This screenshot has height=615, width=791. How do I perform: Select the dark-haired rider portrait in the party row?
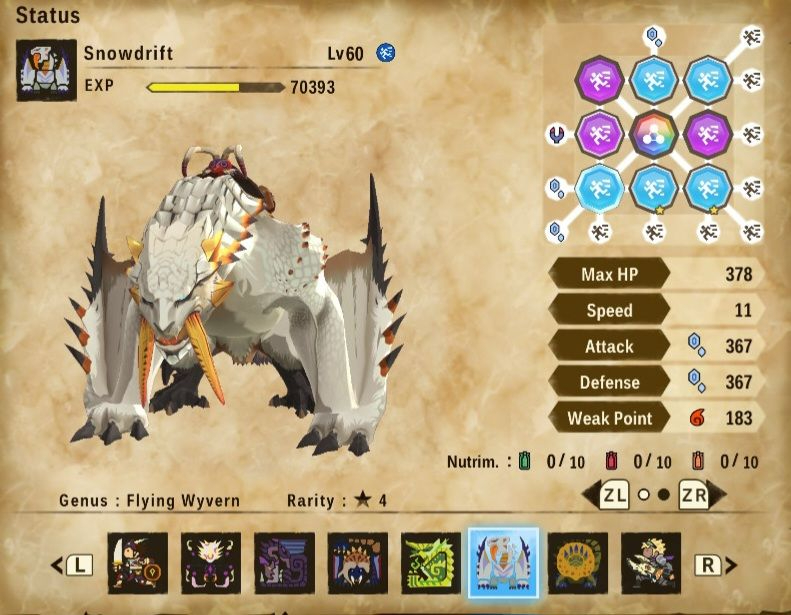138,563
